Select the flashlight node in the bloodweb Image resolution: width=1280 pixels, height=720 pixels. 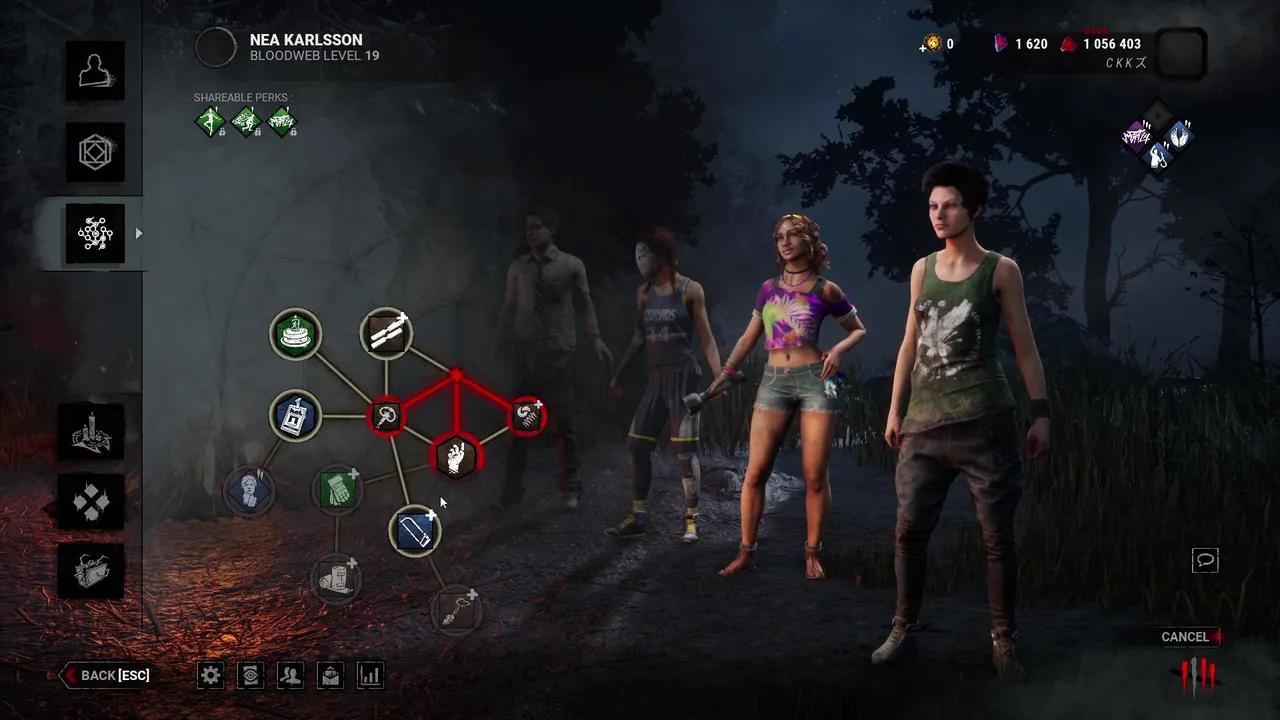tap(414, 530)
